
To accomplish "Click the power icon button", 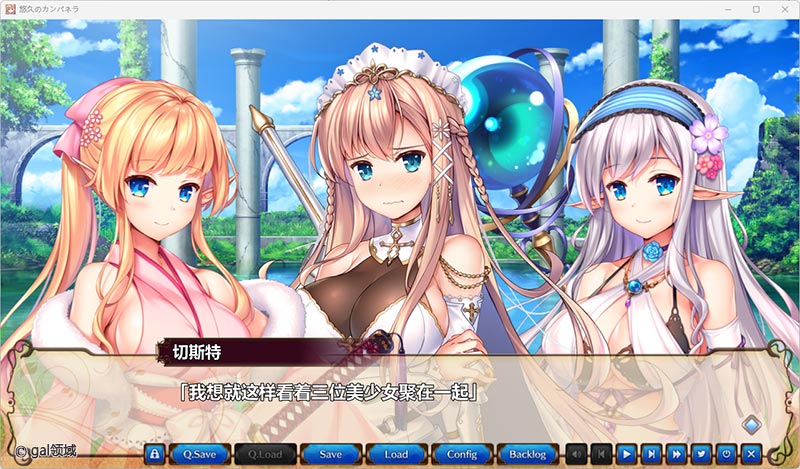I will pyautogui.click(x=727, y=453).
